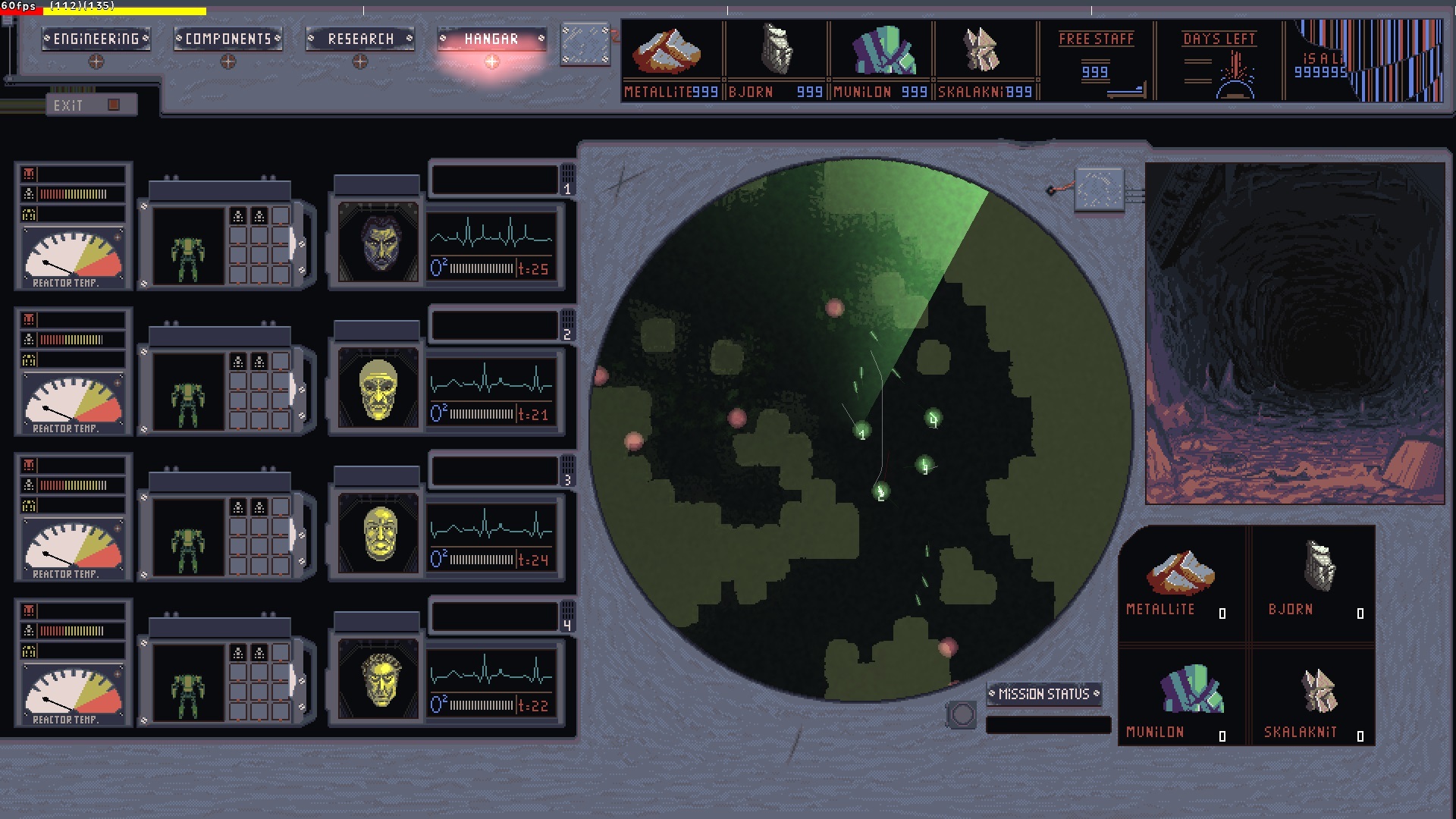Screen dimensions: 1456x819
Task: Select the Munilon crystal icon in bottom-right panel
Action: pos(1191,686)
